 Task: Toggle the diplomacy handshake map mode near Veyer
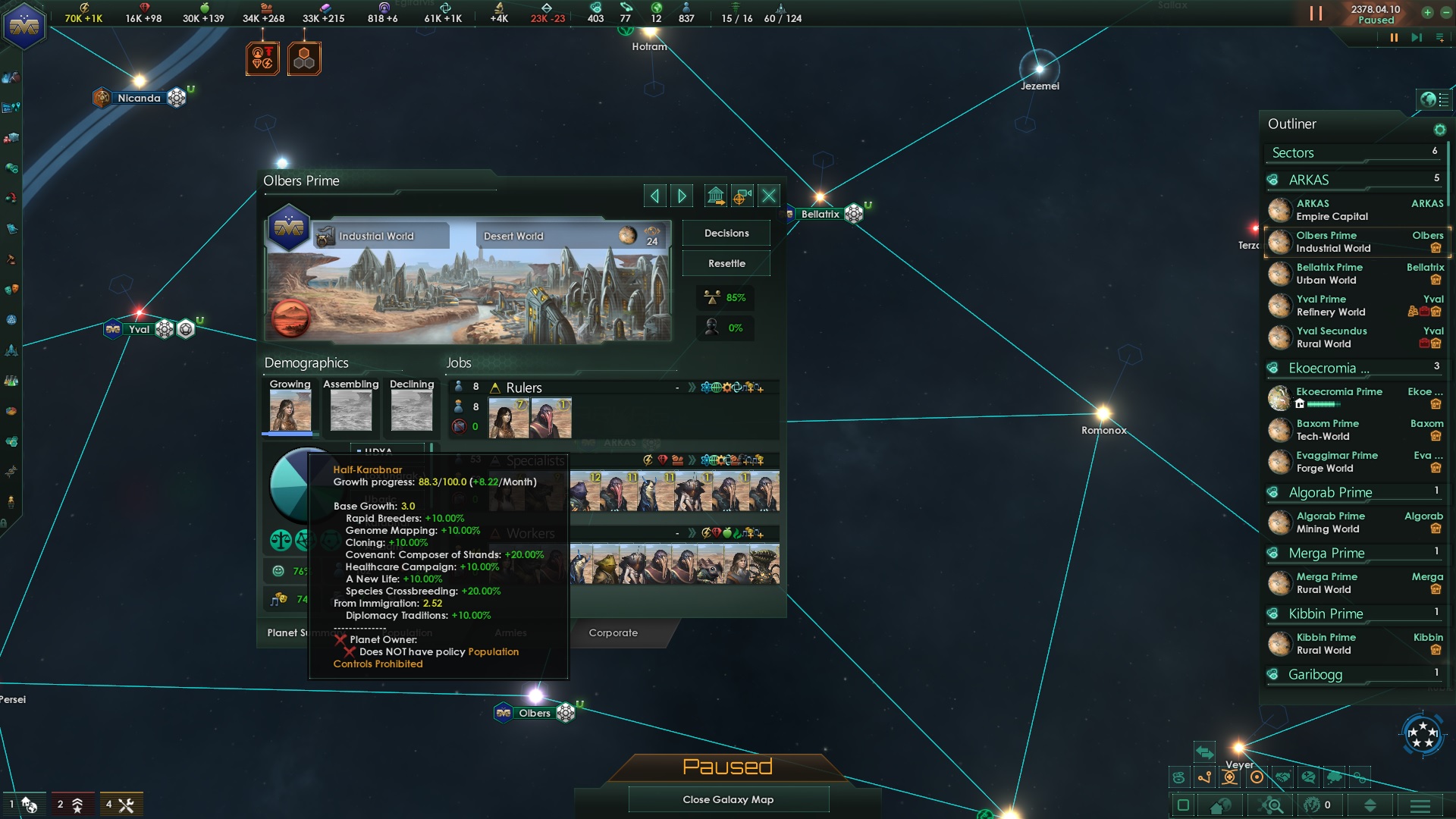[1283, 777]
